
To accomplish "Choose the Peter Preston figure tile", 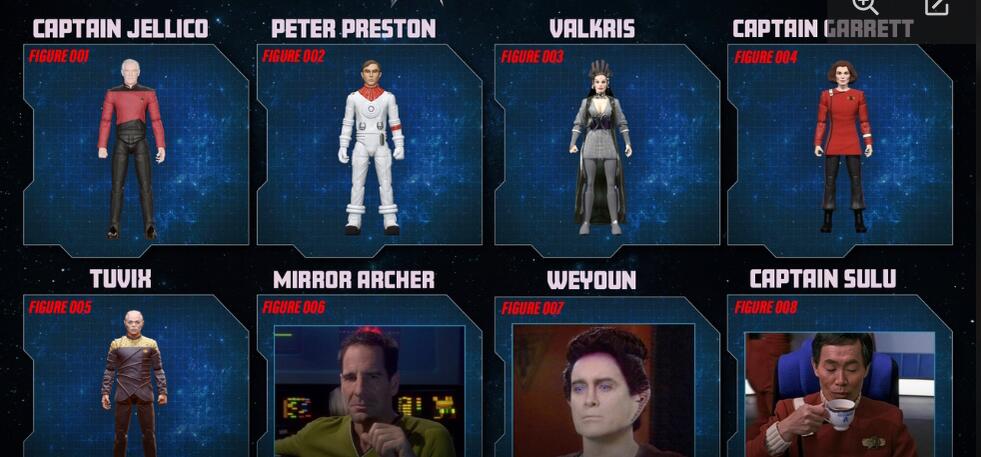I will coord(369,145).
